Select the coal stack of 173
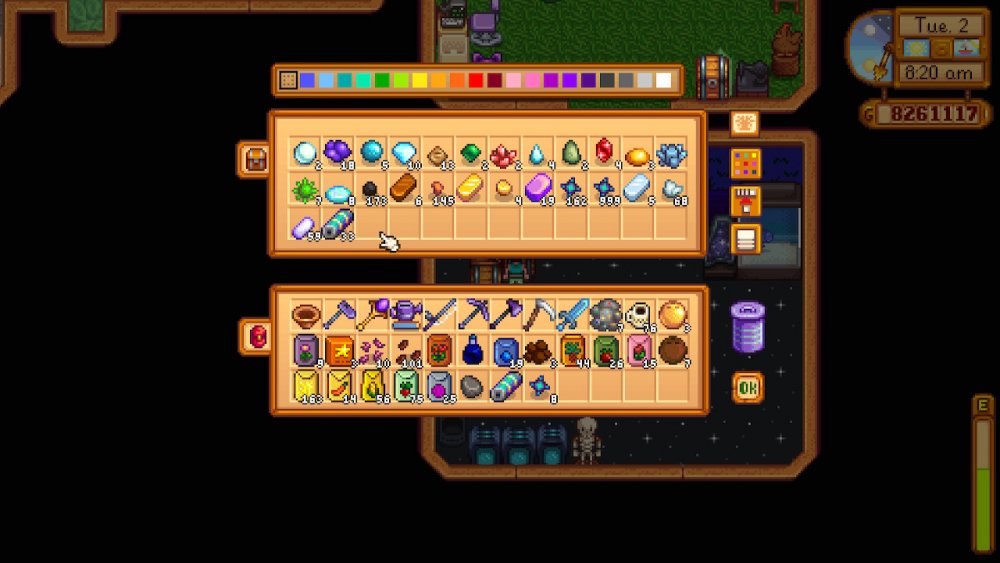The width and height of the screenshot is (1000, 563). click(x=372, y=188)
